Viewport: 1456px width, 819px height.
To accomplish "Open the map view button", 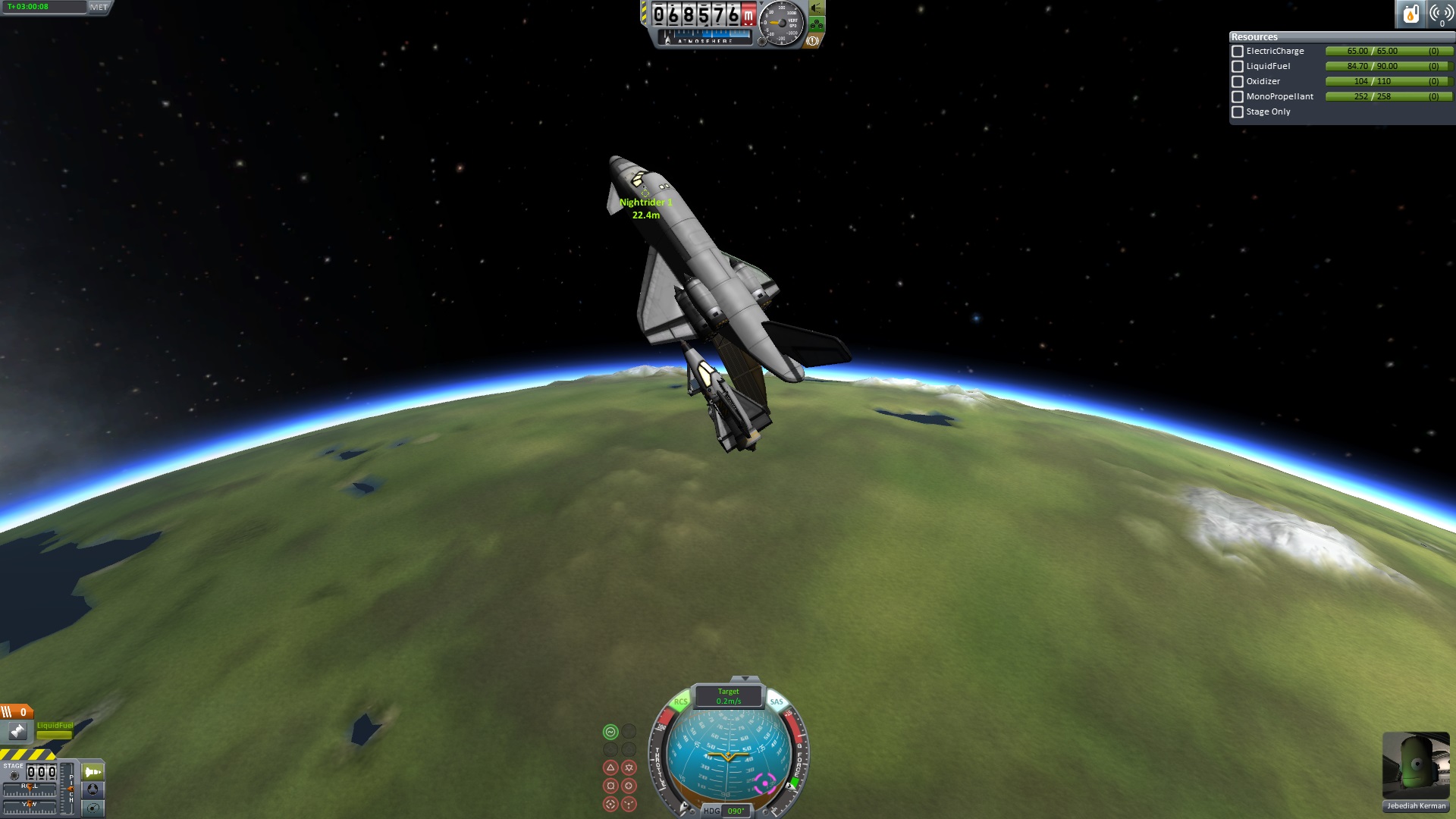I will click(x=93, y=808).
